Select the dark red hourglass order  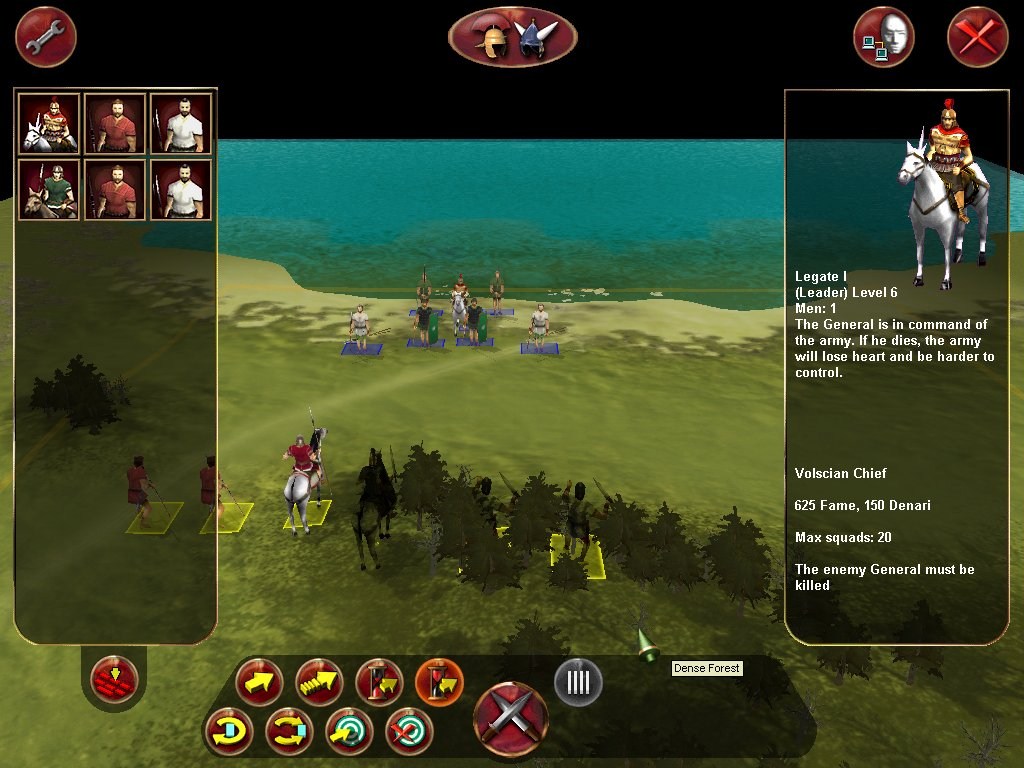click(379, 683)
